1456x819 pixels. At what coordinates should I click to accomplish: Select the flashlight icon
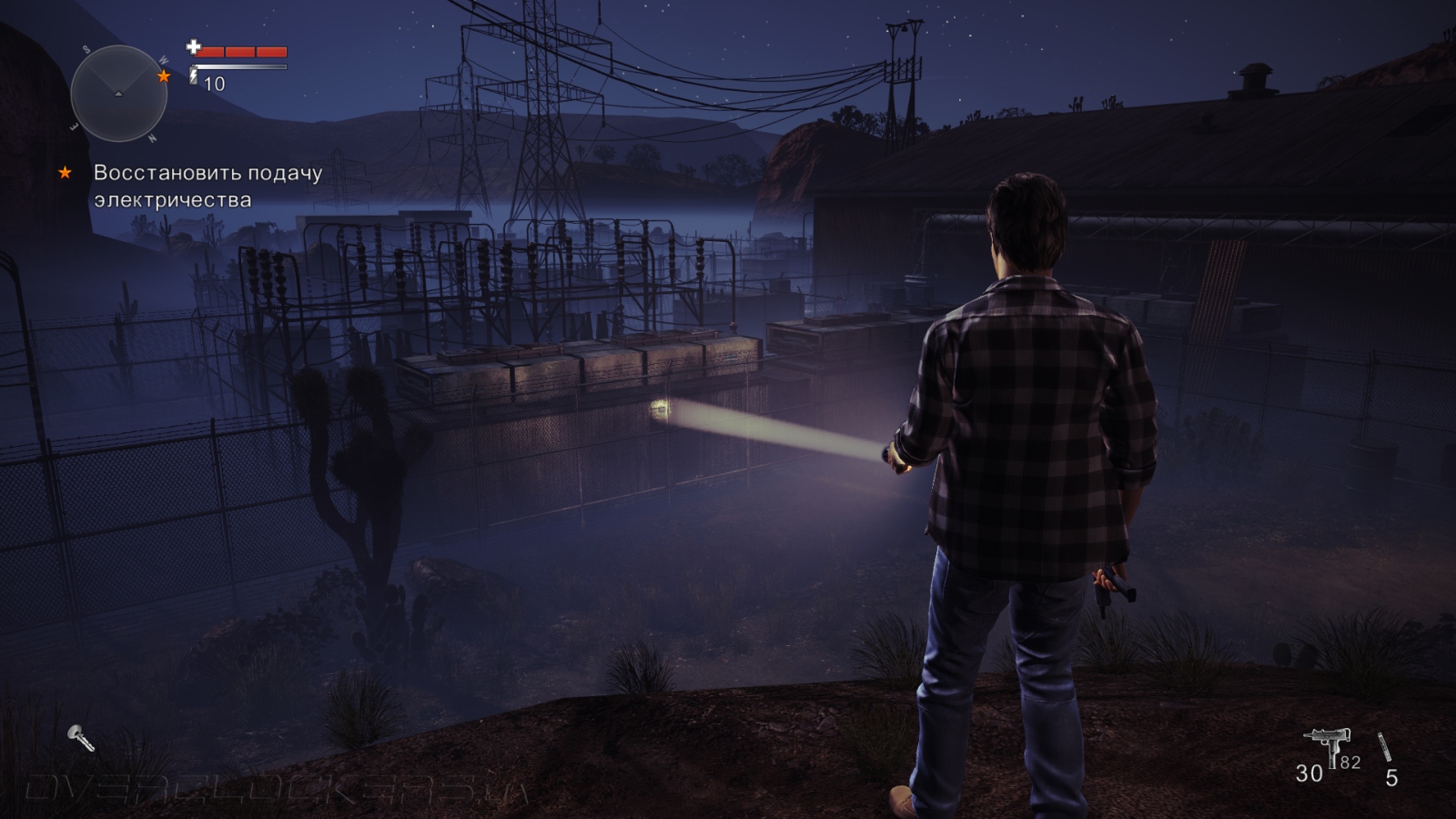[x=81, y=738]
